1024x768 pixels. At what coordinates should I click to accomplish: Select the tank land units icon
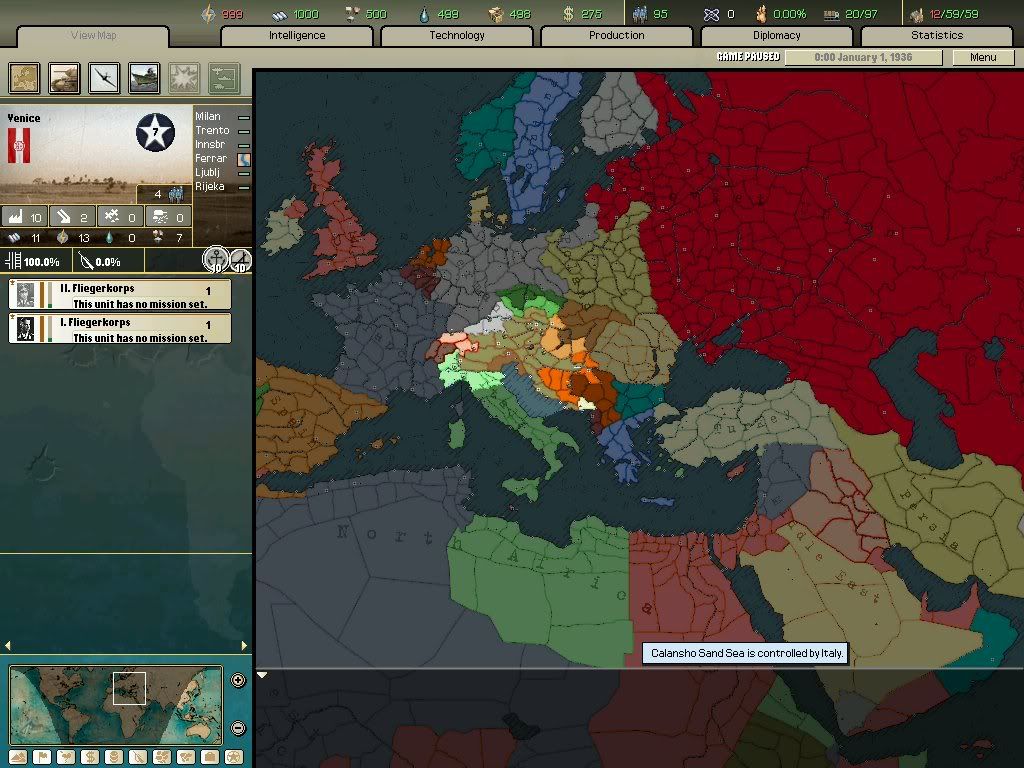pos(65,78)
